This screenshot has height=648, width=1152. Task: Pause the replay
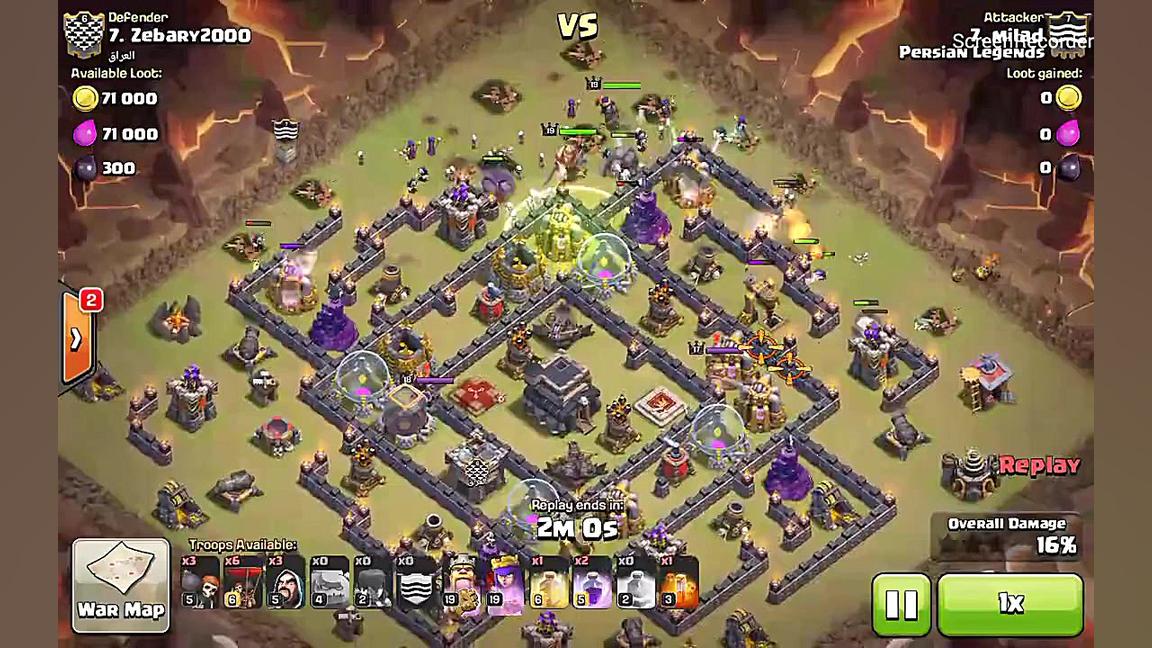(x=900, y=604)
